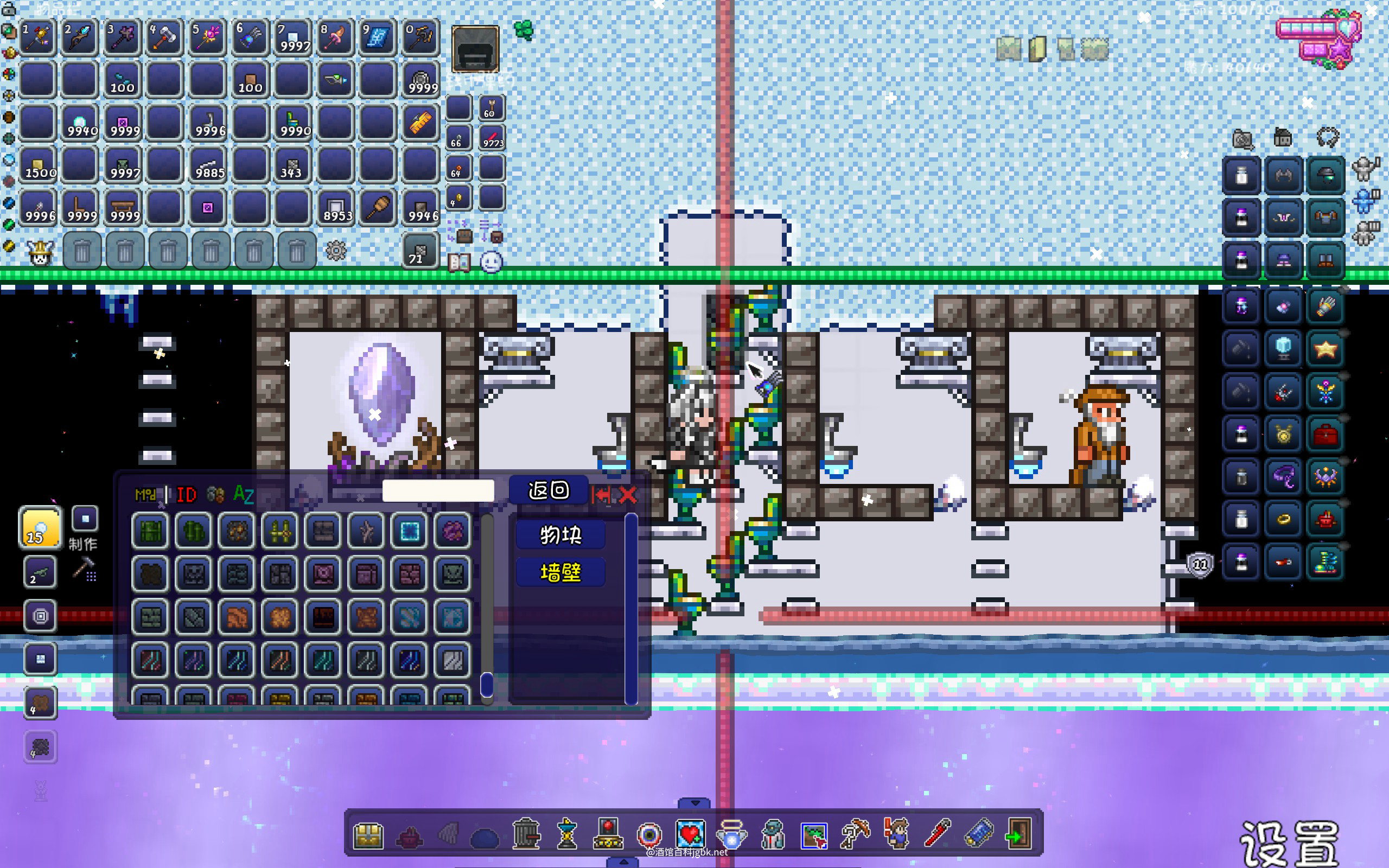
Task: Focus the browser search text box
Action: (438, 491)
